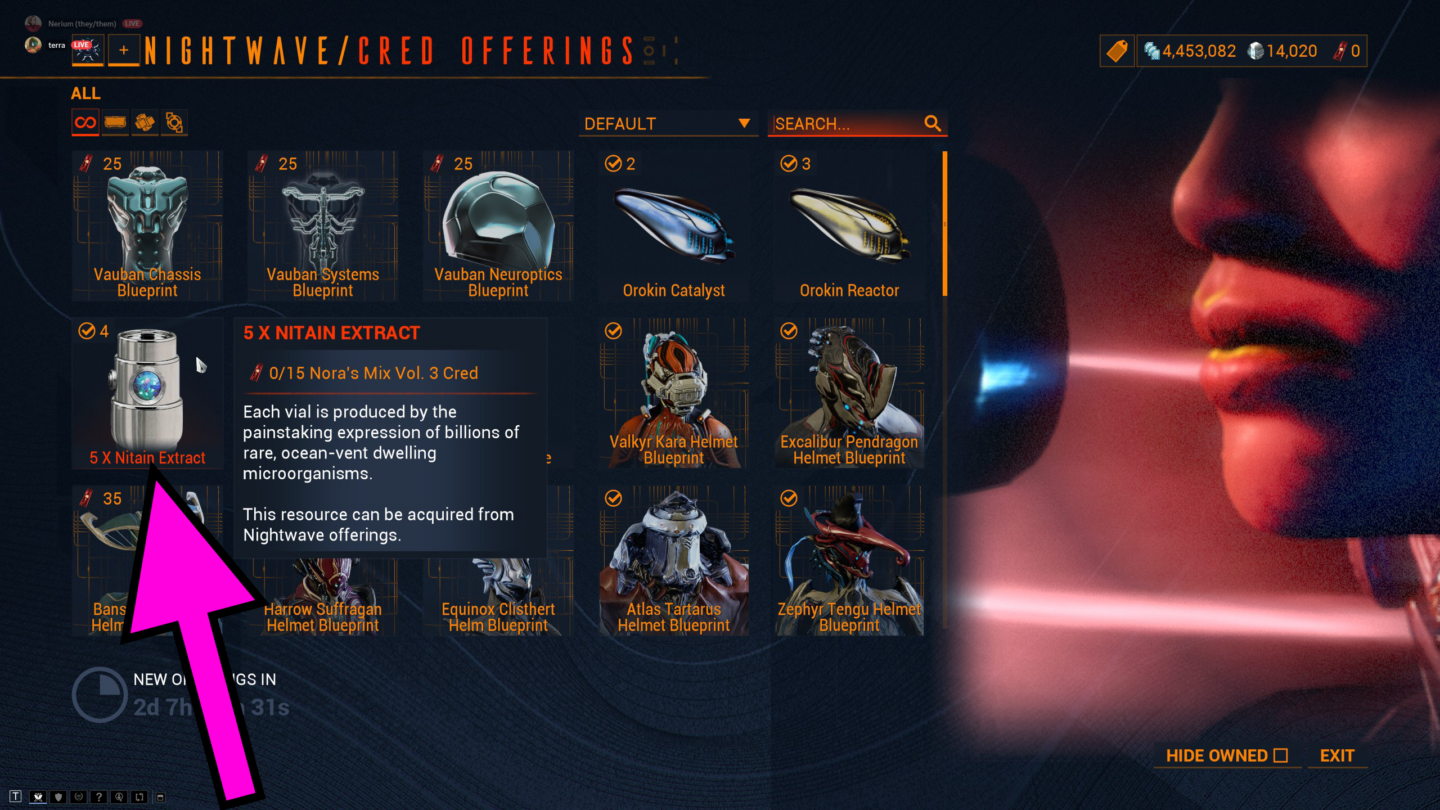Click the owned checkmark on Orokin Catalyst
1440x810 pixels.
613,164
